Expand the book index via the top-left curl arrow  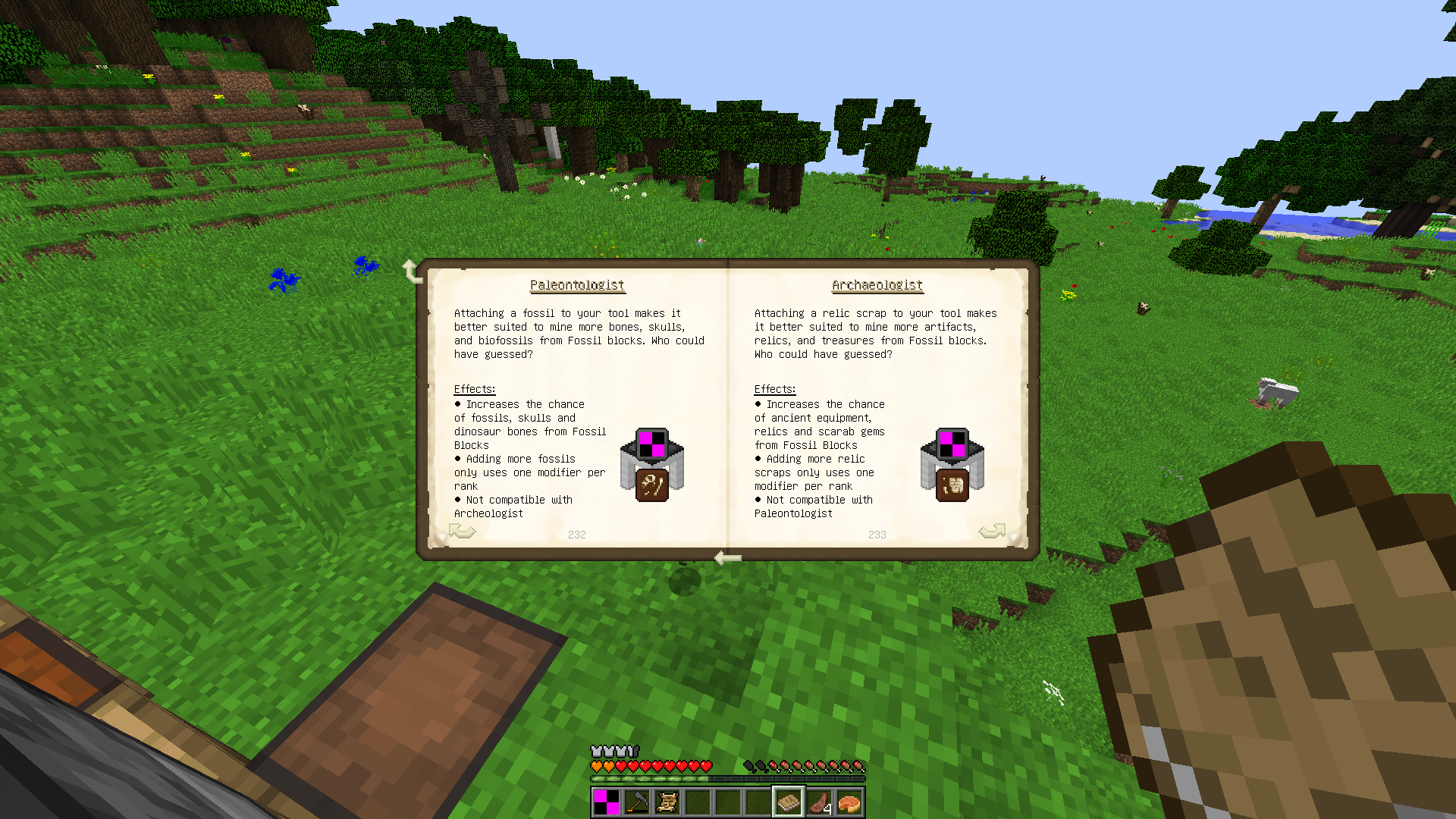pos(413,270)
